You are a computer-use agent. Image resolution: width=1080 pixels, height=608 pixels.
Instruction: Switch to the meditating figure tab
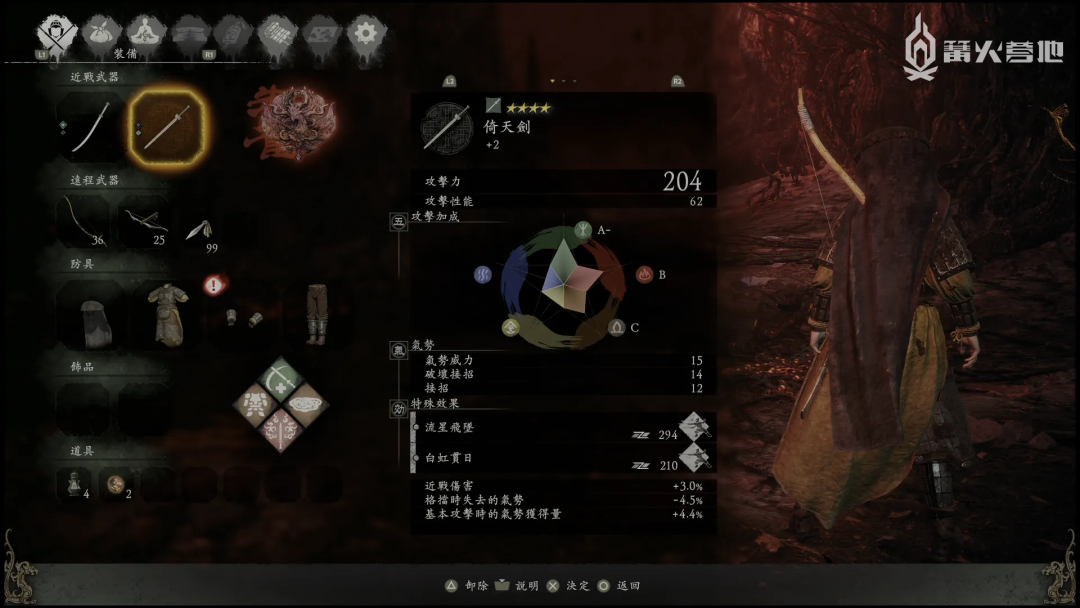coord(144,34)
